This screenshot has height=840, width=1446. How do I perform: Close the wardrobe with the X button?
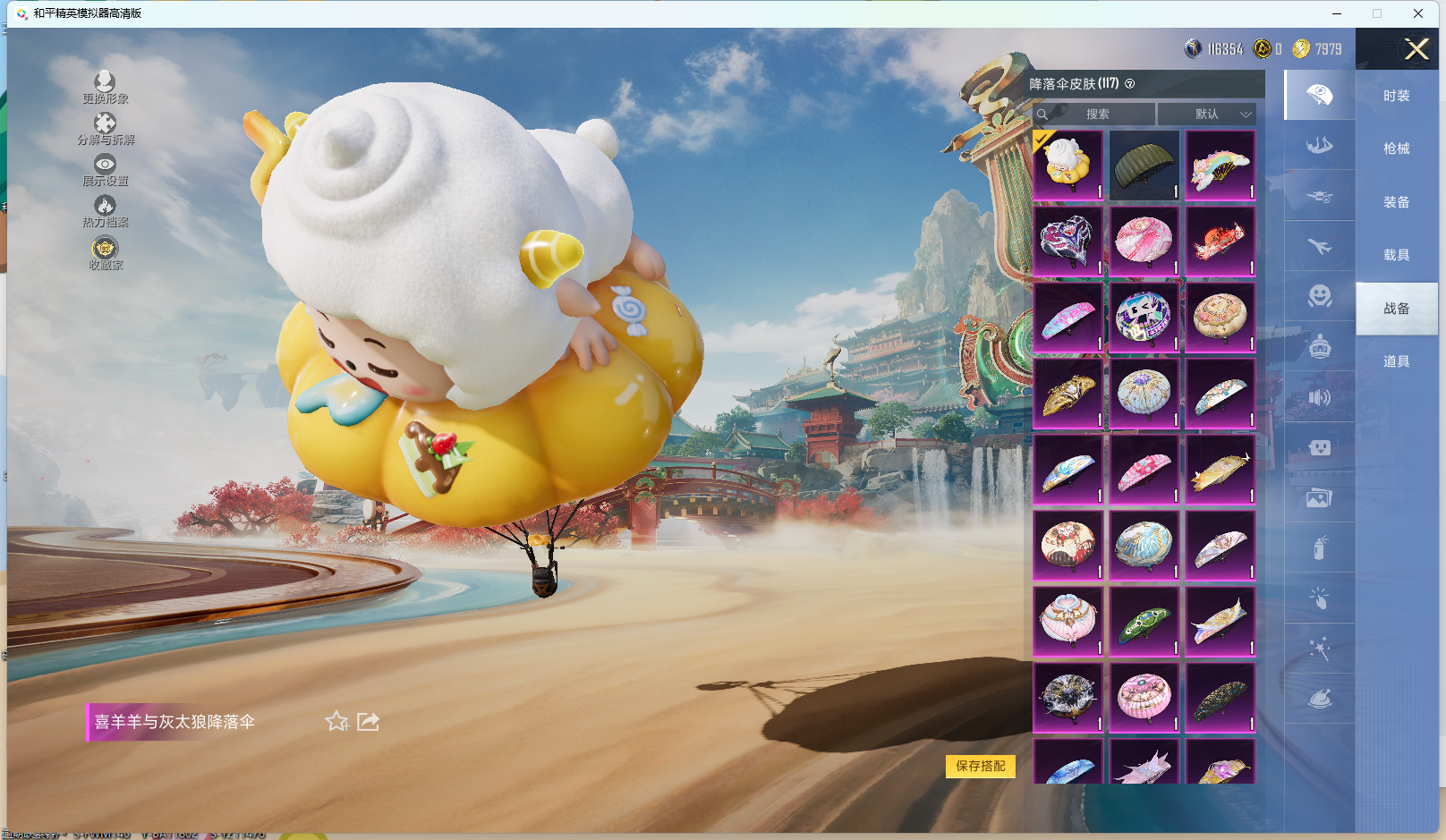coord(1416,49)
